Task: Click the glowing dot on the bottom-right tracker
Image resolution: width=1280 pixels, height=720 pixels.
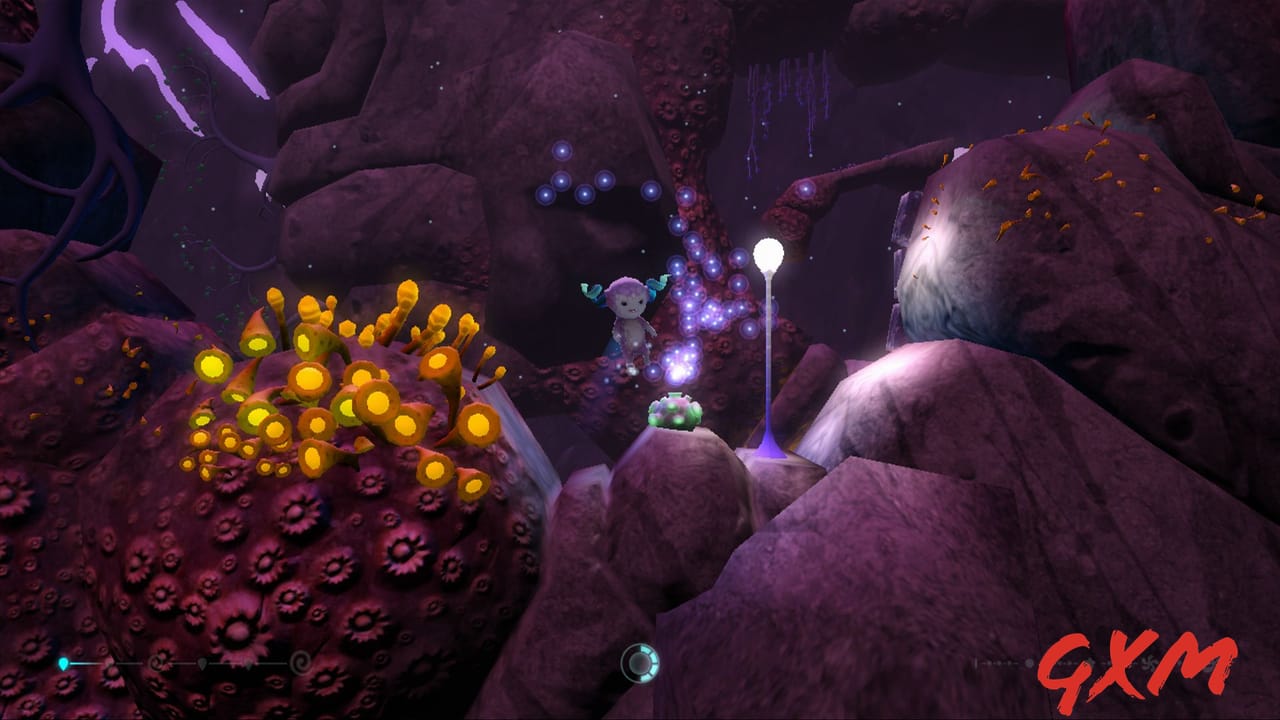Action: pos(1029,663)
